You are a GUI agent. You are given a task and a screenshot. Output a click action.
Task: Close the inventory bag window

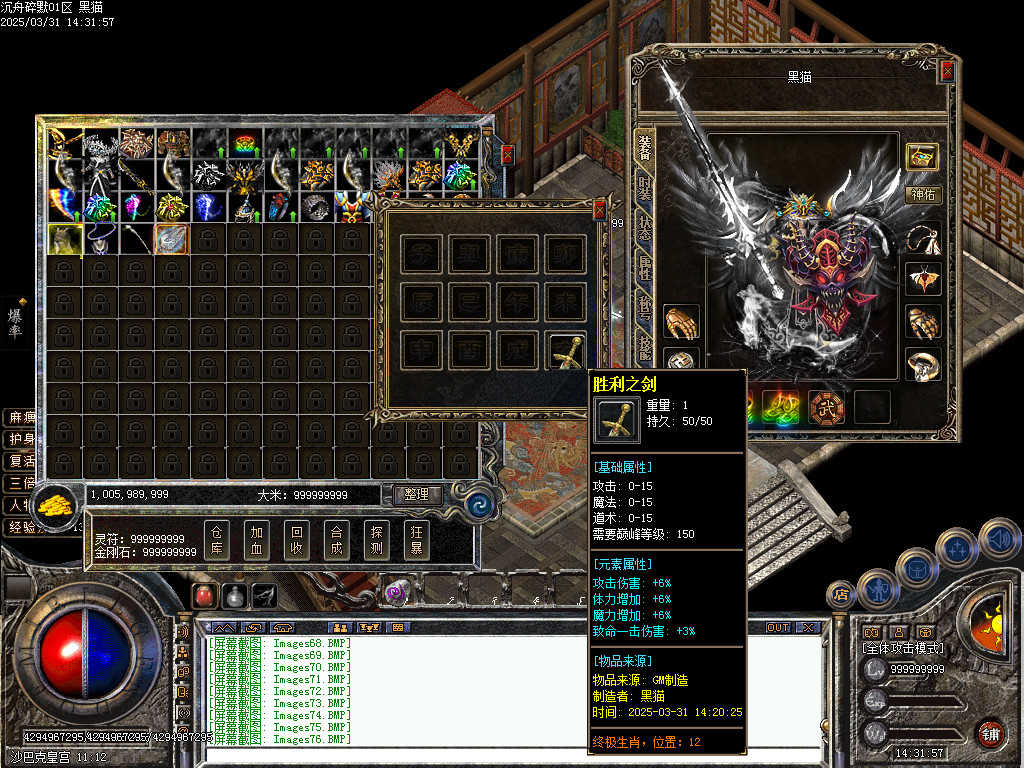507,155
